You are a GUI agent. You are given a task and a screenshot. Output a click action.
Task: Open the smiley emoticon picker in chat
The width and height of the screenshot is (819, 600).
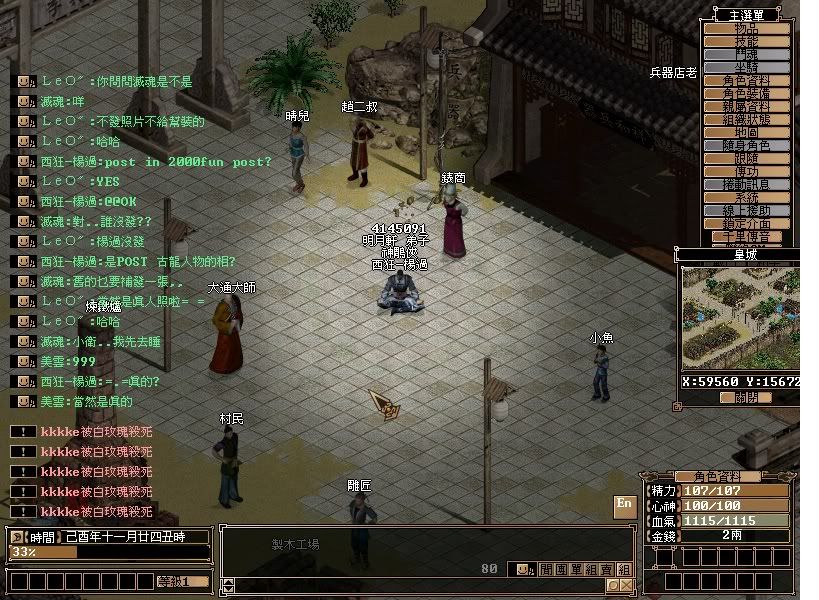pyautogui.click(x=522, y=569)
